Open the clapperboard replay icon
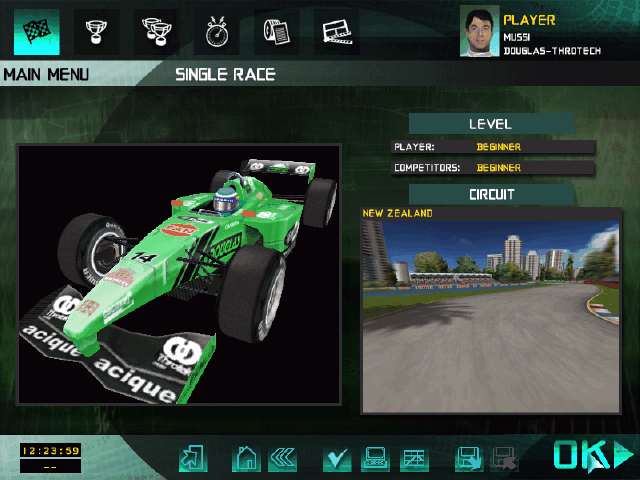The image size is (640, 480). (x=336, y=32)
